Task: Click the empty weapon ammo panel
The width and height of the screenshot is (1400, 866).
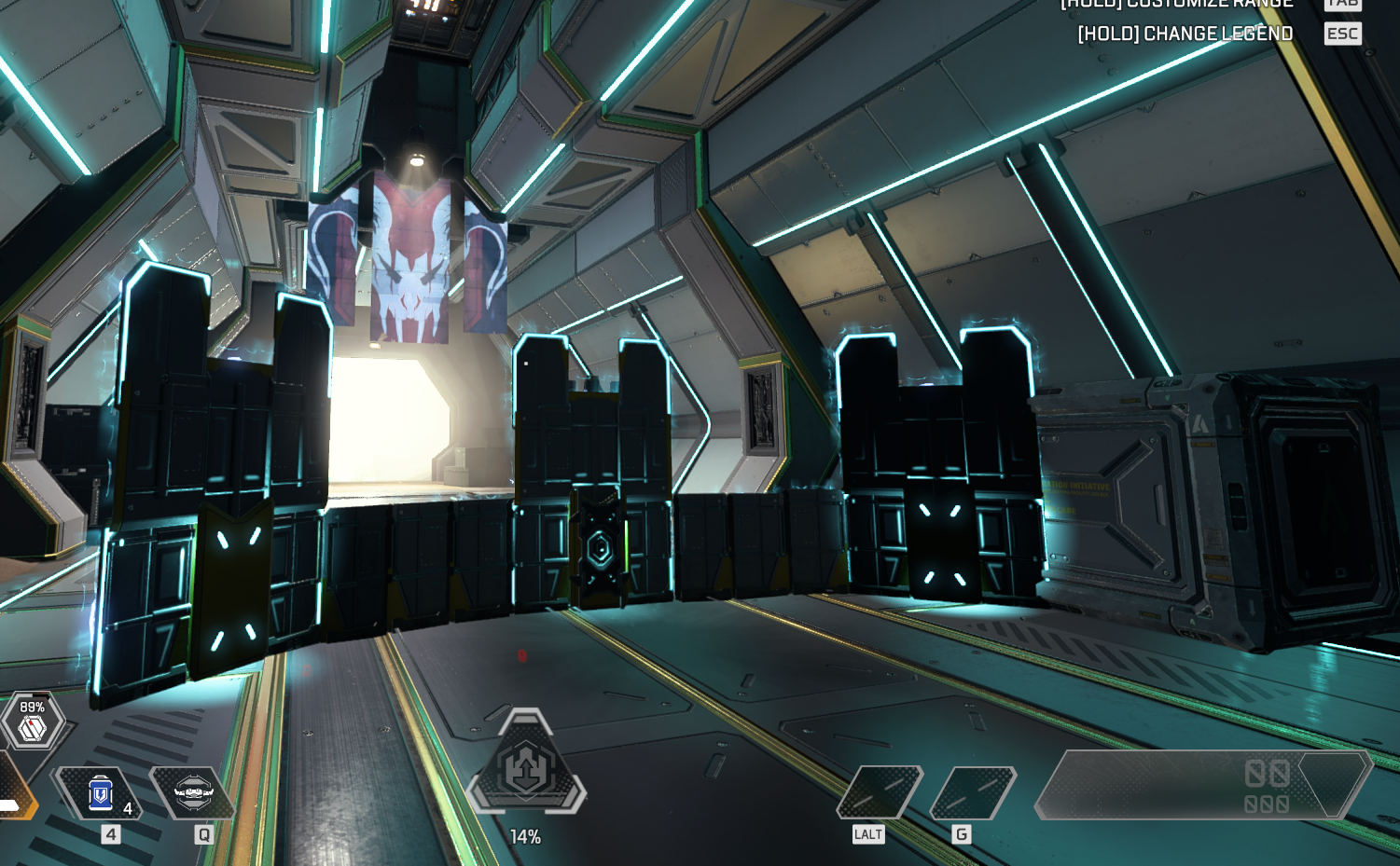Action: coord(1201,785)
